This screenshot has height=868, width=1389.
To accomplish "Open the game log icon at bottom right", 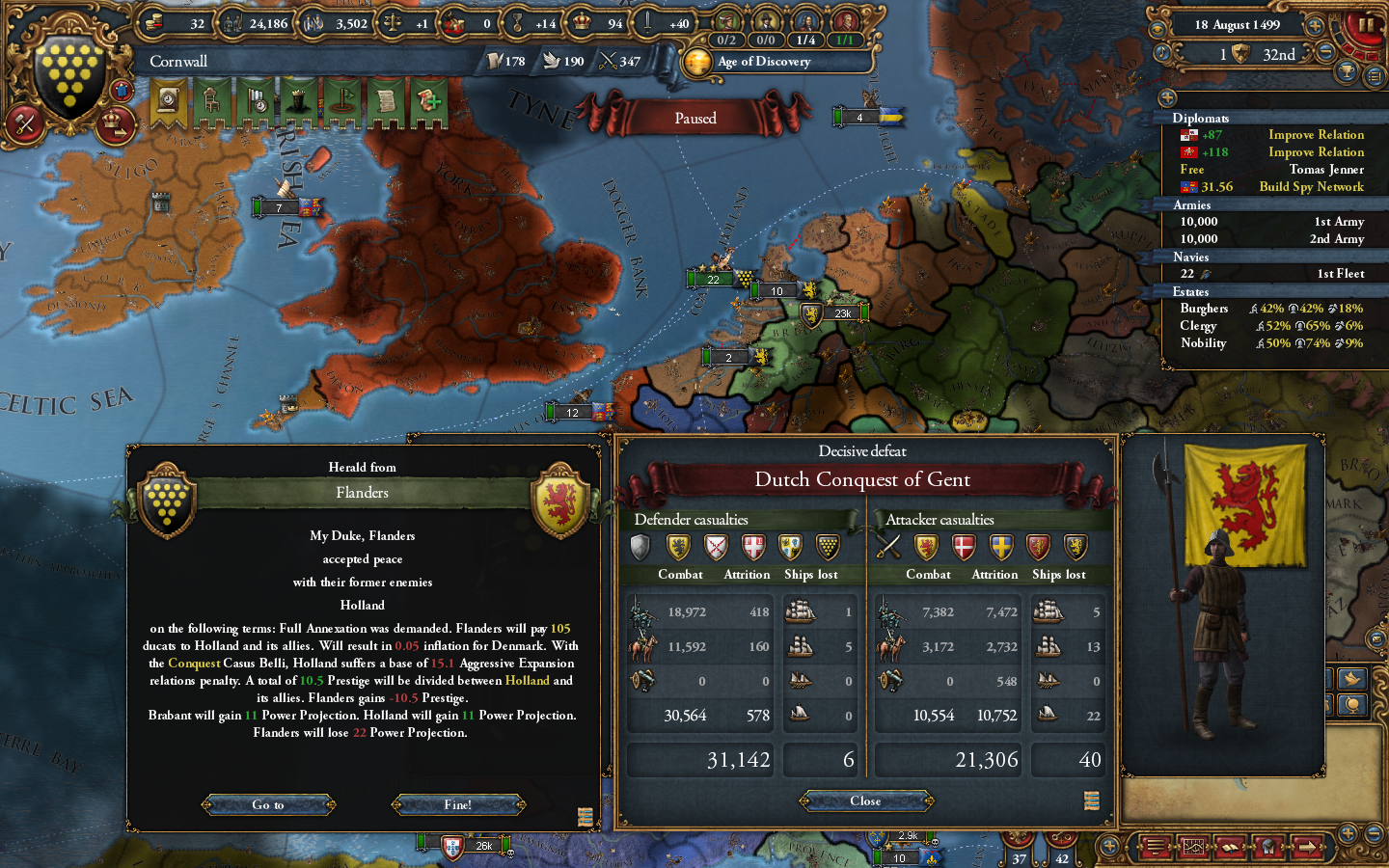I will [x=1154, y=847].
